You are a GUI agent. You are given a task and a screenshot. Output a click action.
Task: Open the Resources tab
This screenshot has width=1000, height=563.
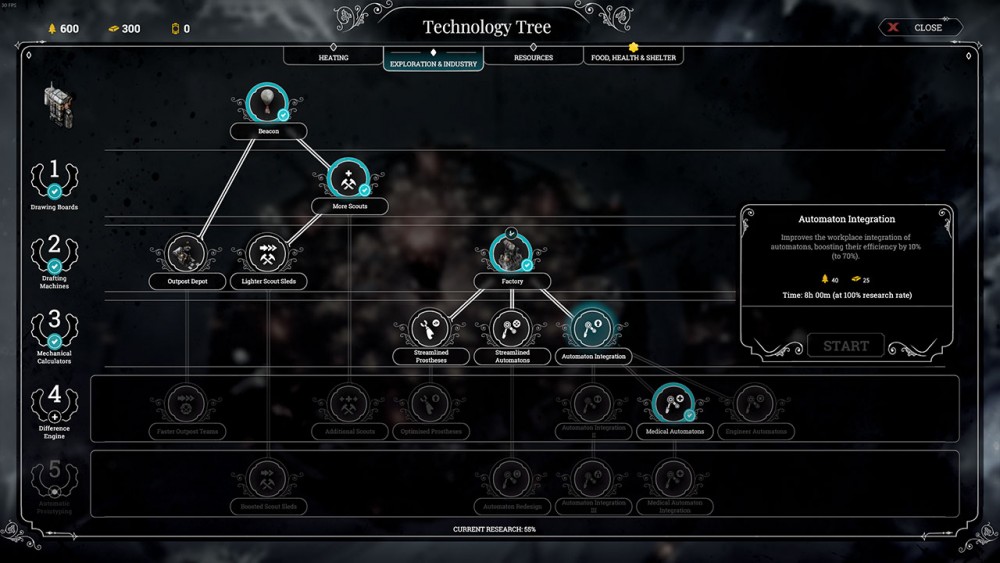click(x=533, y=58)
